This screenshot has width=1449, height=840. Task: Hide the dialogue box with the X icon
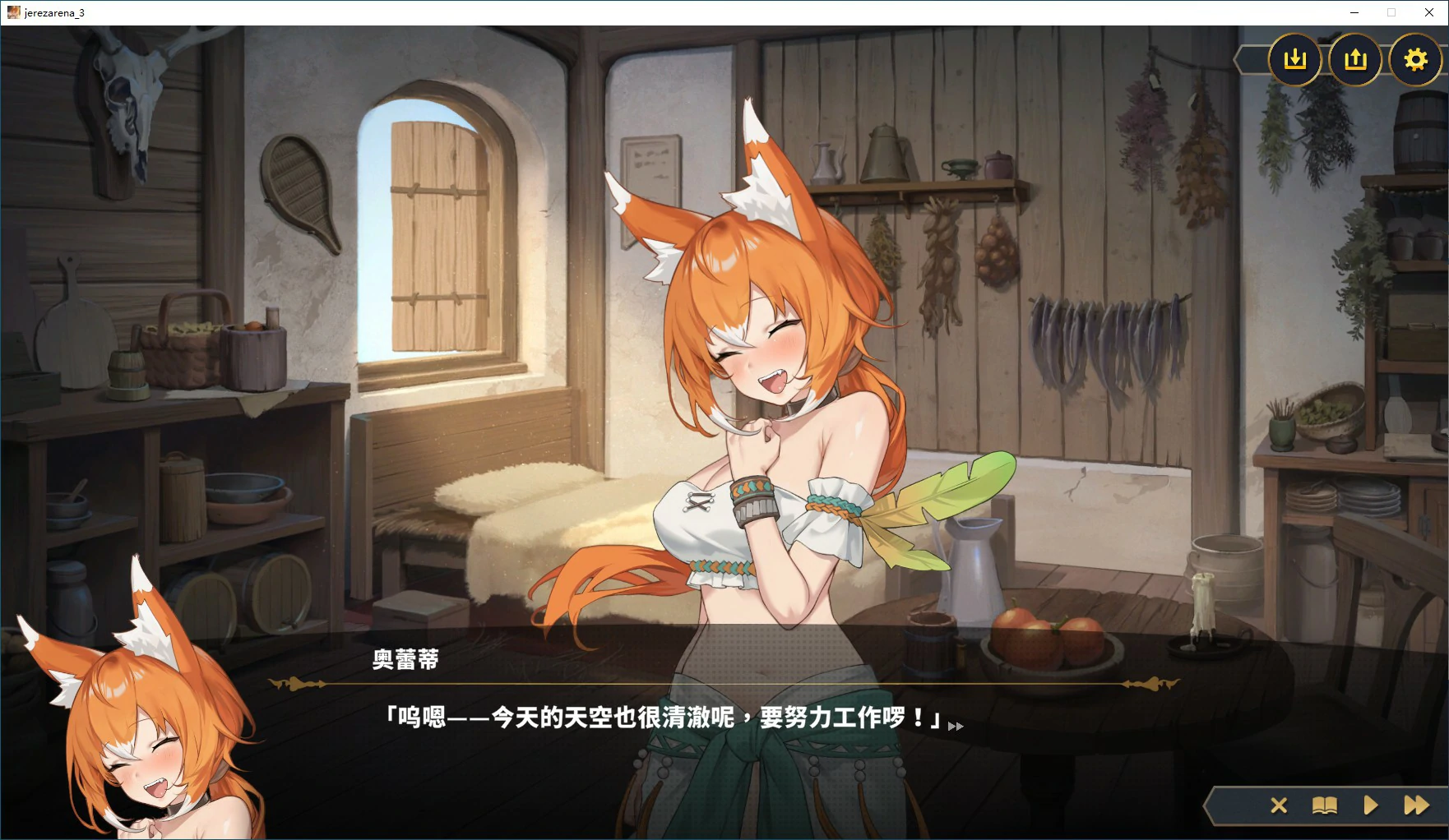point(1279,806)
